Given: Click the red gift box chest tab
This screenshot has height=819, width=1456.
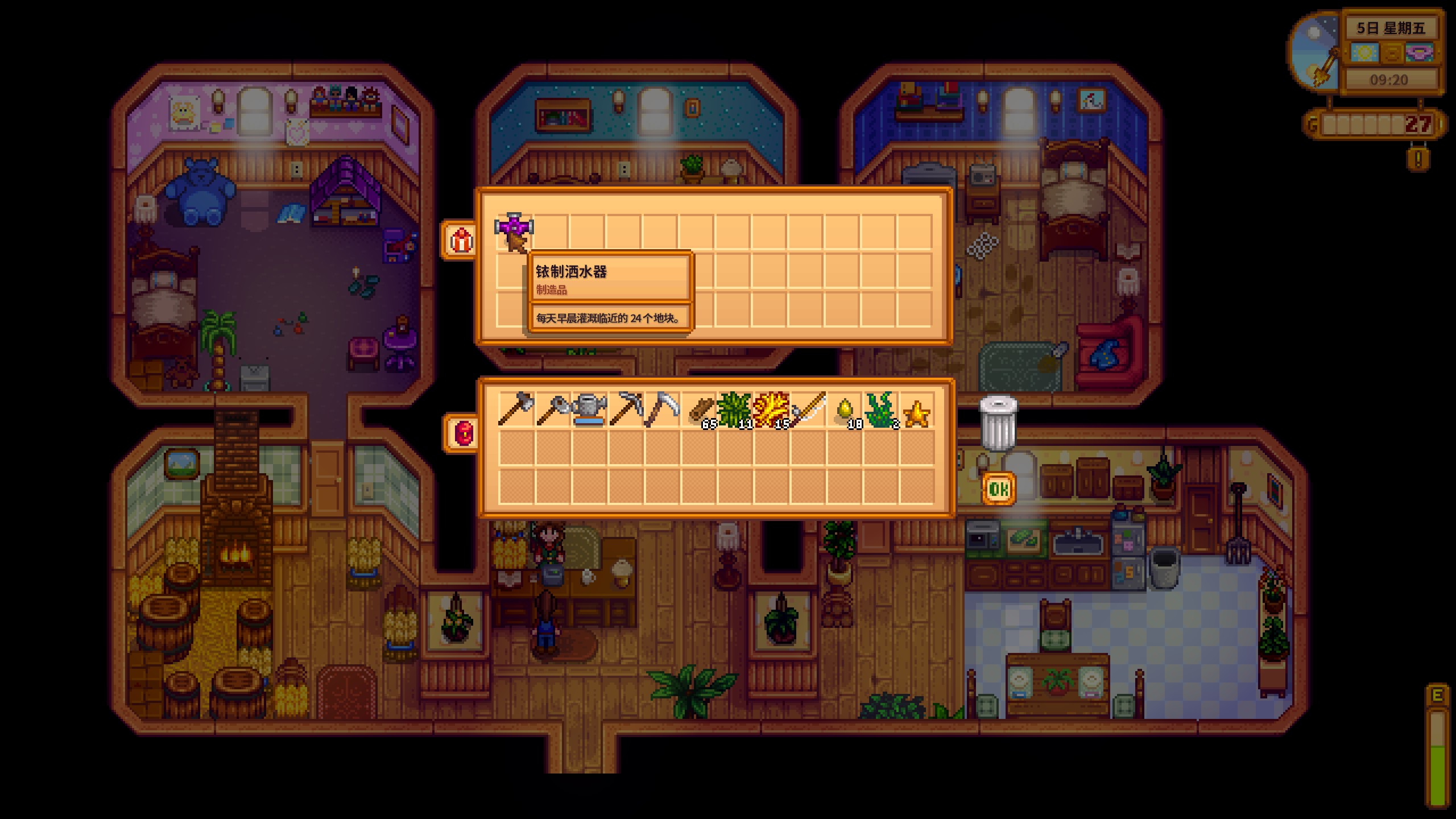Looking at the screenshot, I should pos(461,241).
